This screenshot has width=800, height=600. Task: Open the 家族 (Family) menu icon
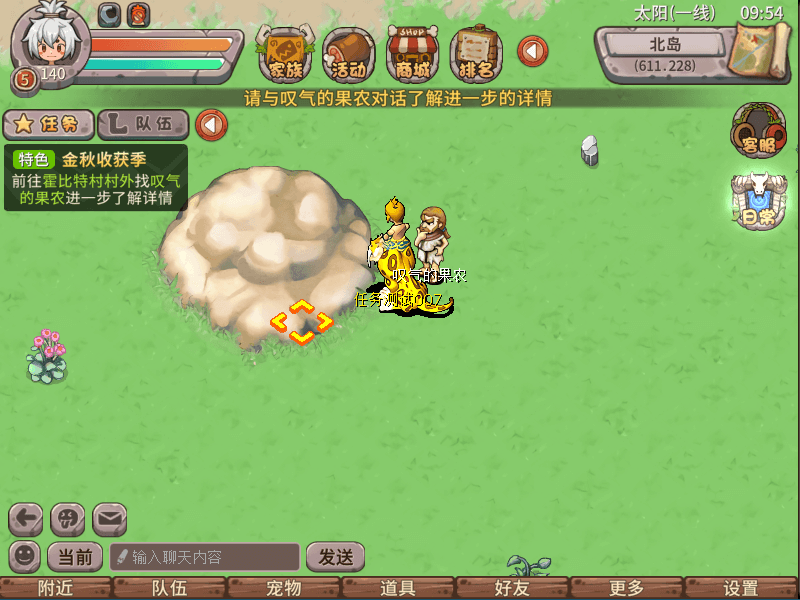pyautogui.click(x=285, y=54)
